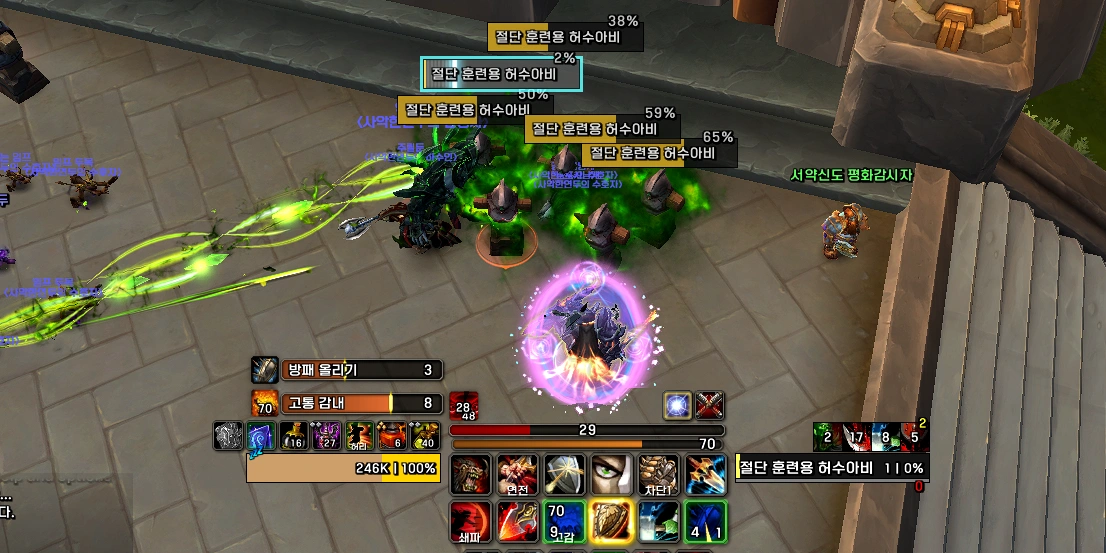Activate the shield and mace ability
This screenshot has width=1106, height=553.
pos(563,474)
